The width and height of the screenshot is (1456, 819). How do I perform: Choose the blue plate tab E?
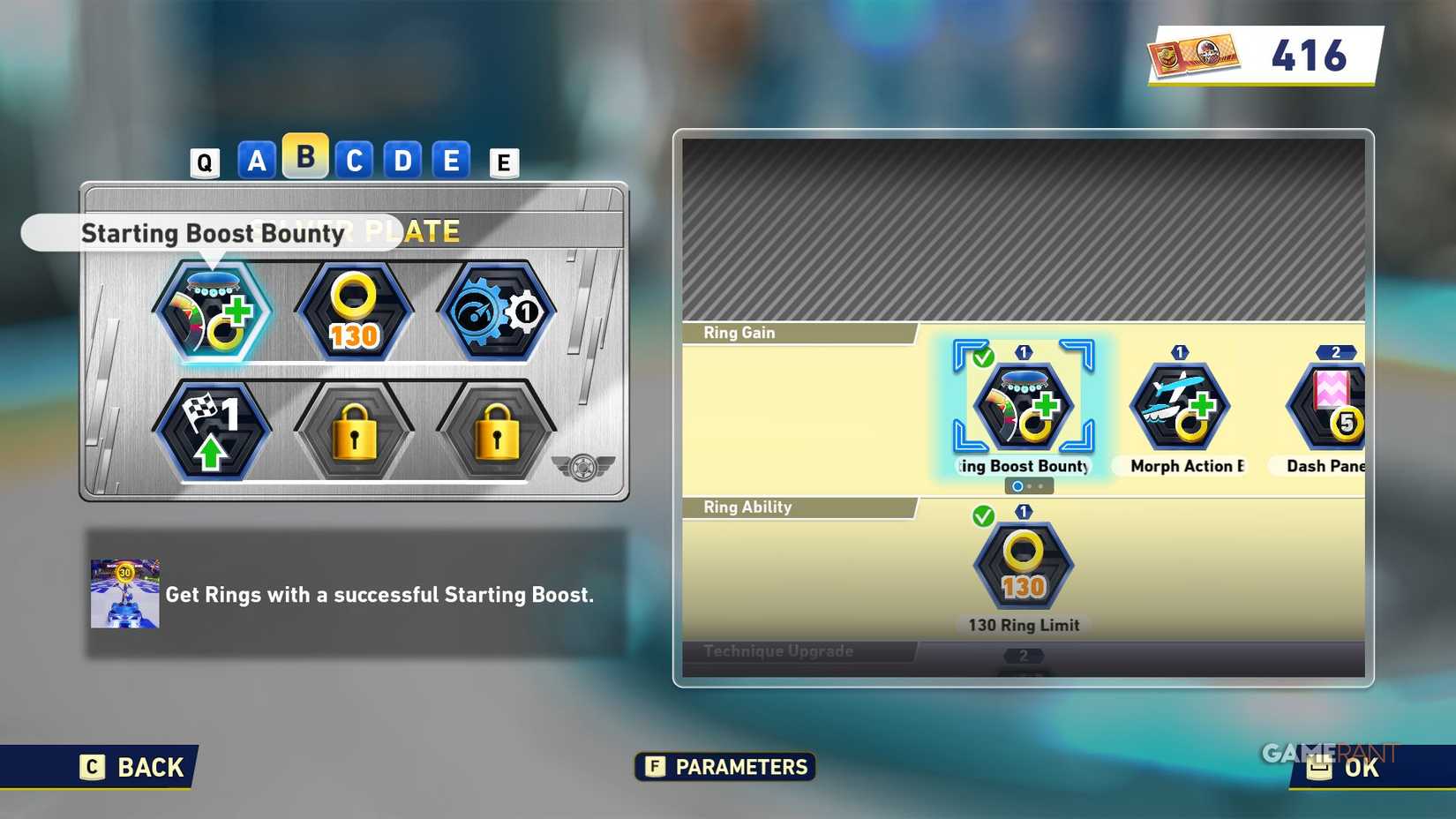tap(451, 161)
